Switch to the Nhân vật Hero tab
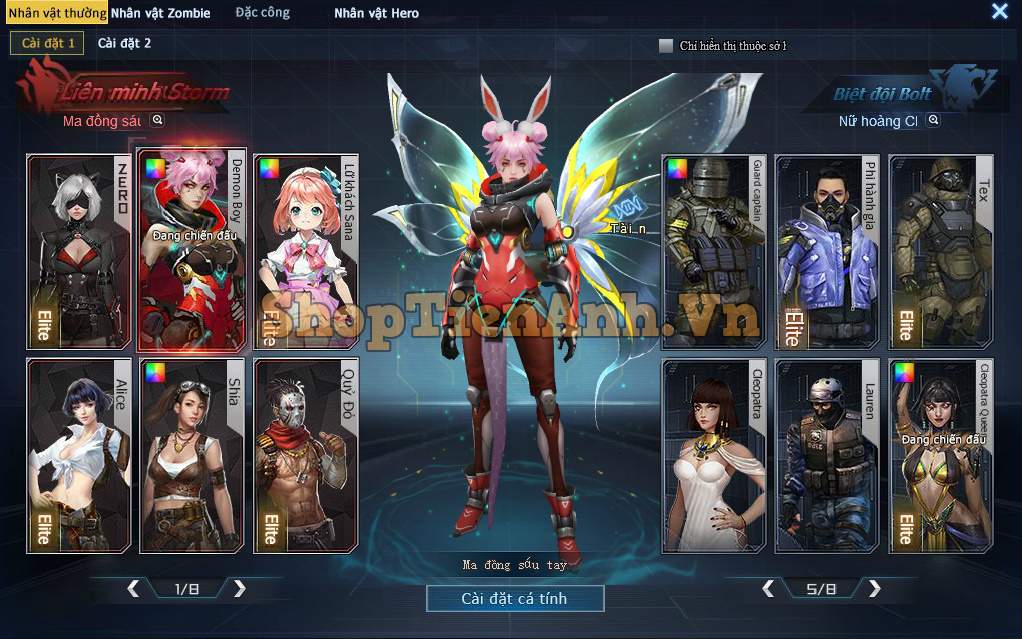The image size is (1022, 639). tap(376, 13)
